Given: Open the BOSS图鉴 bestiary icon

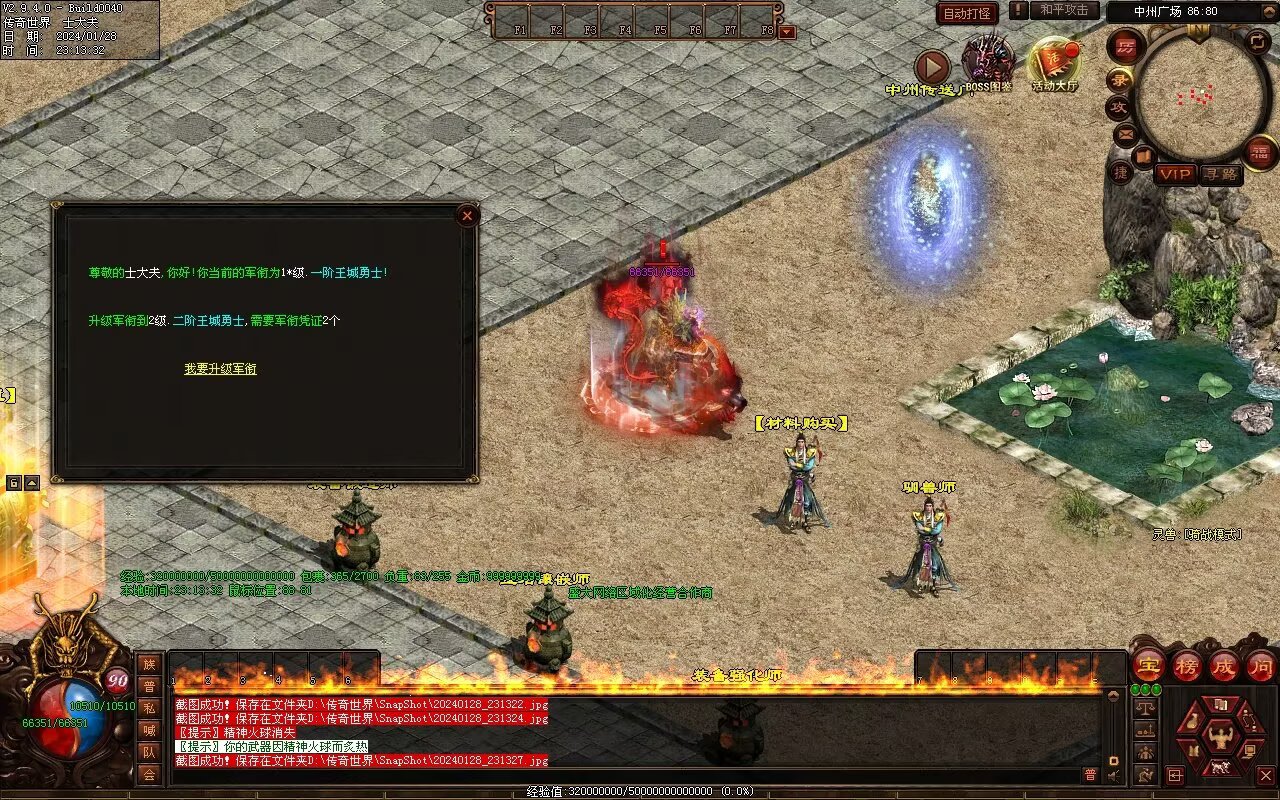Looking at the screenshot, I should (x=988, y=64).
